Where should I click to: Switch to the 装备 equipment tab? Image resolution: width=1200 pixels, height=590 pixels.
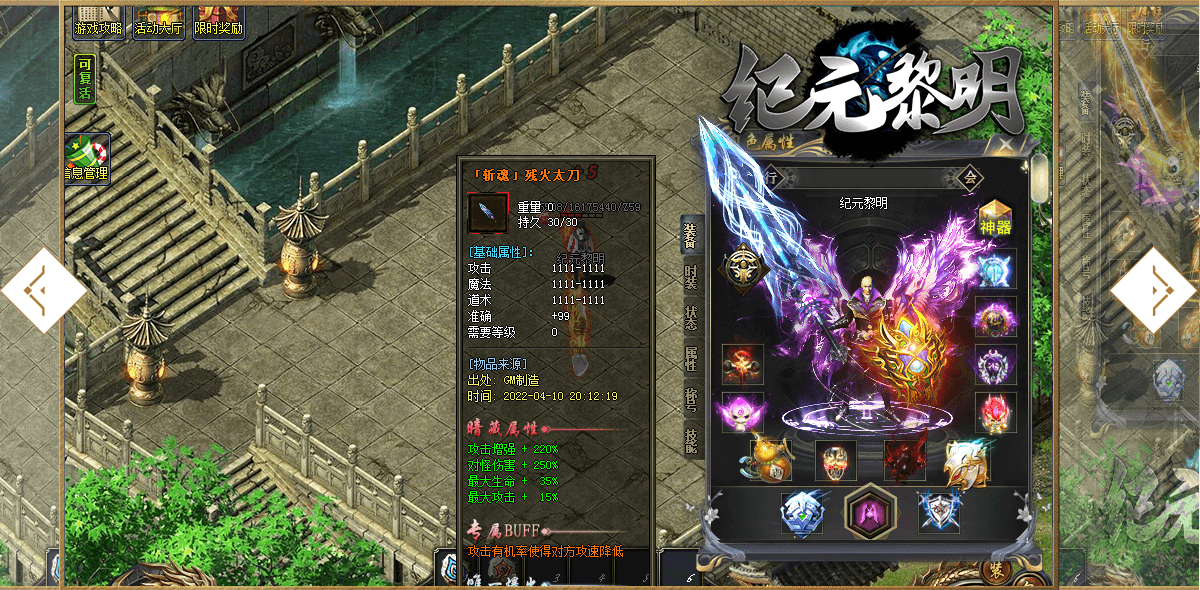(691, 237)
